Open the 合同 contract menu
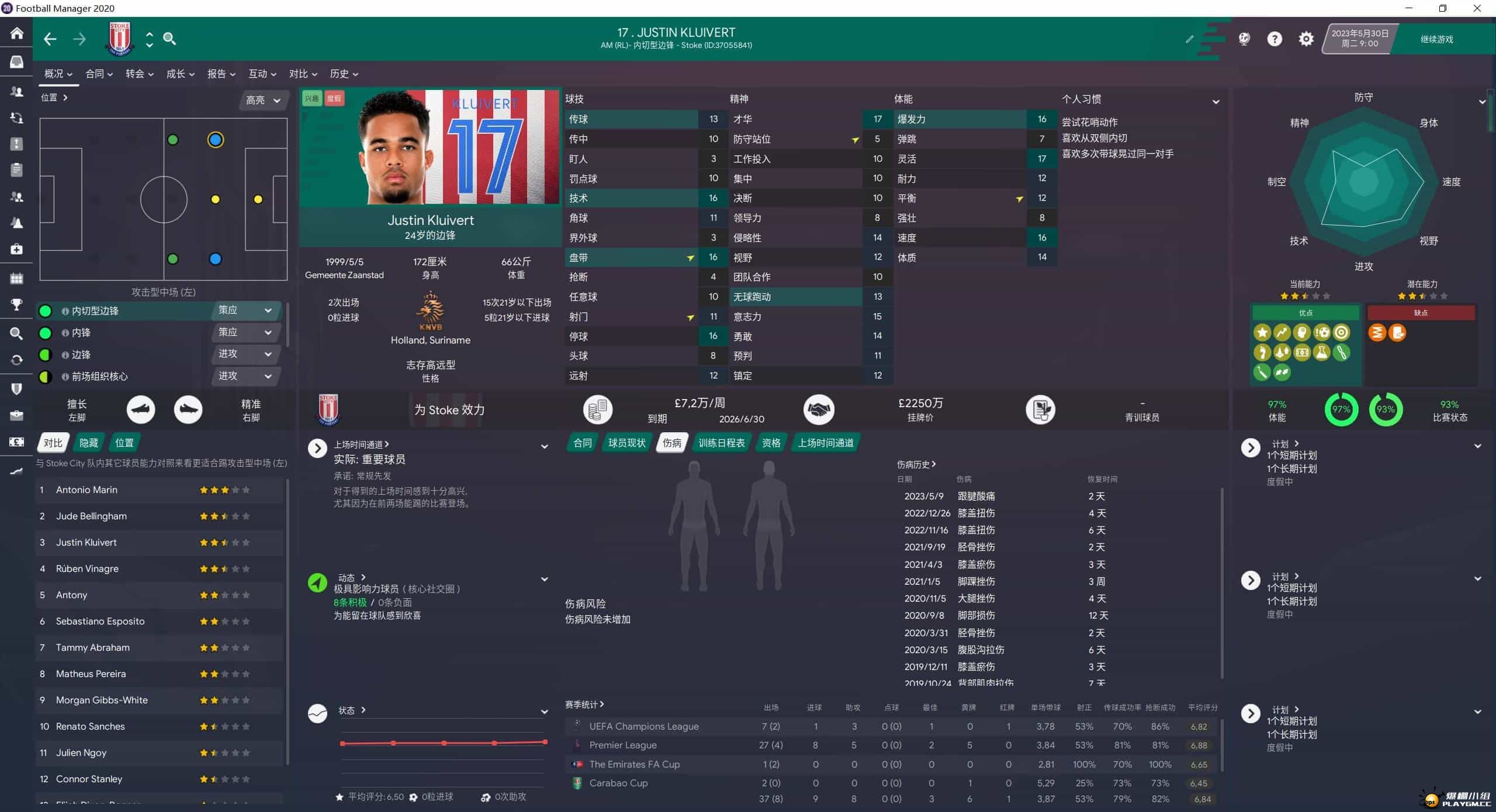This screenshot has width=1496, height=812. pos(99,74)
